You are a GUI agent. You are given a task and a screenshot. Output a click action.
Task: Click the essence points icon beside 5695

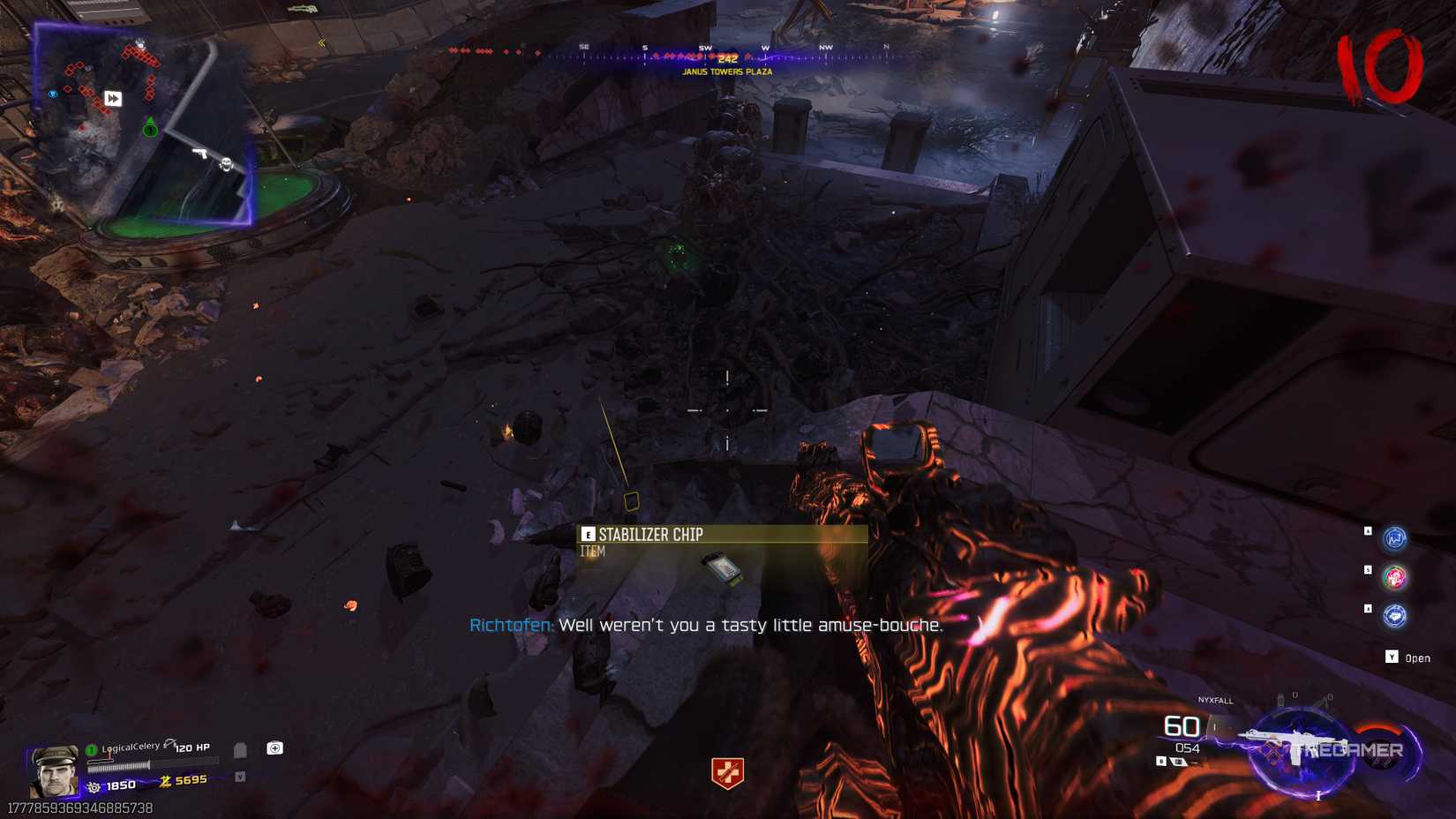165,781
